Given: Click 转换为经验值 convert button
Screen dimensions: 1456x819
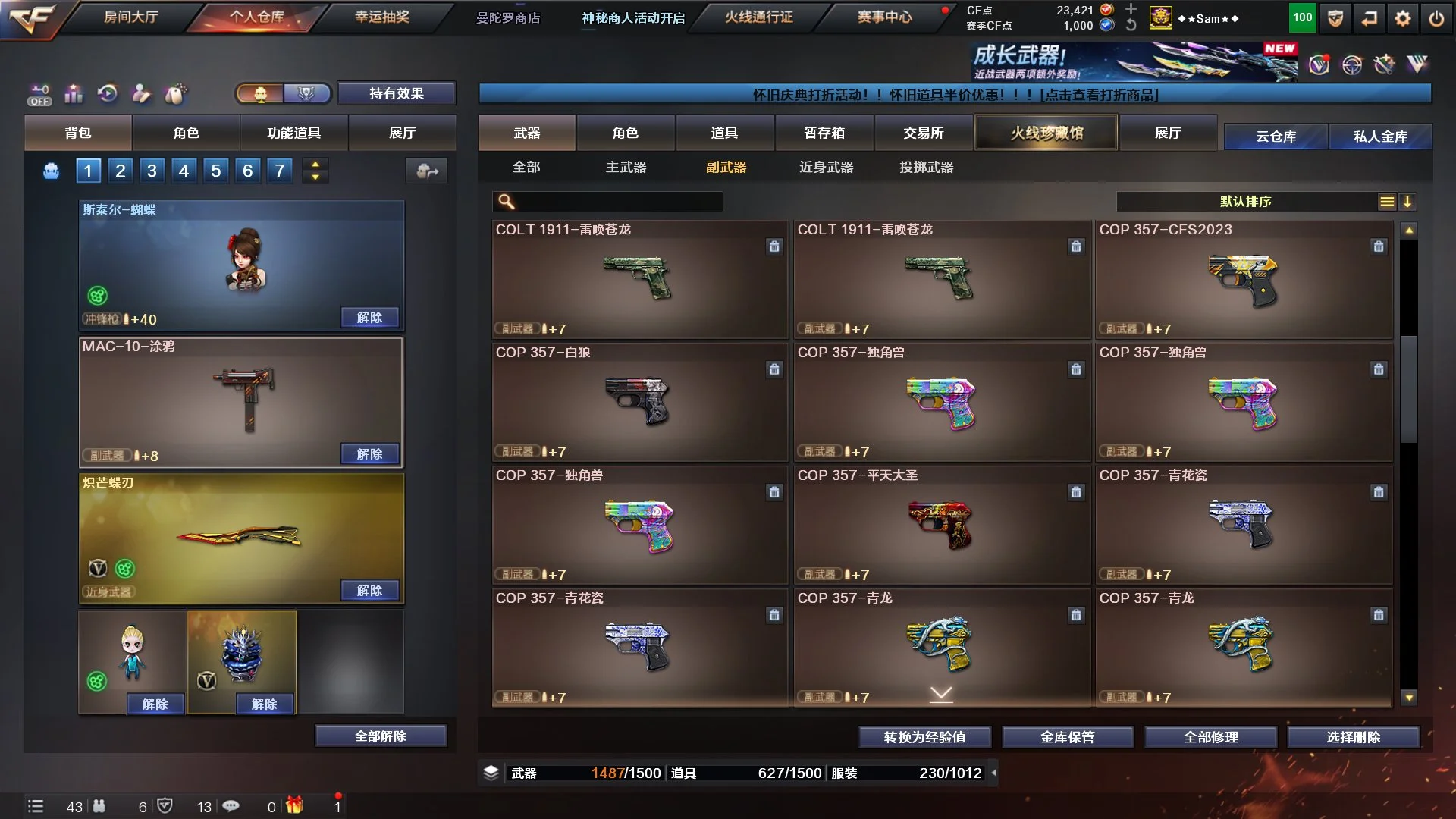Looking at the screenshot, I should 924,736.
